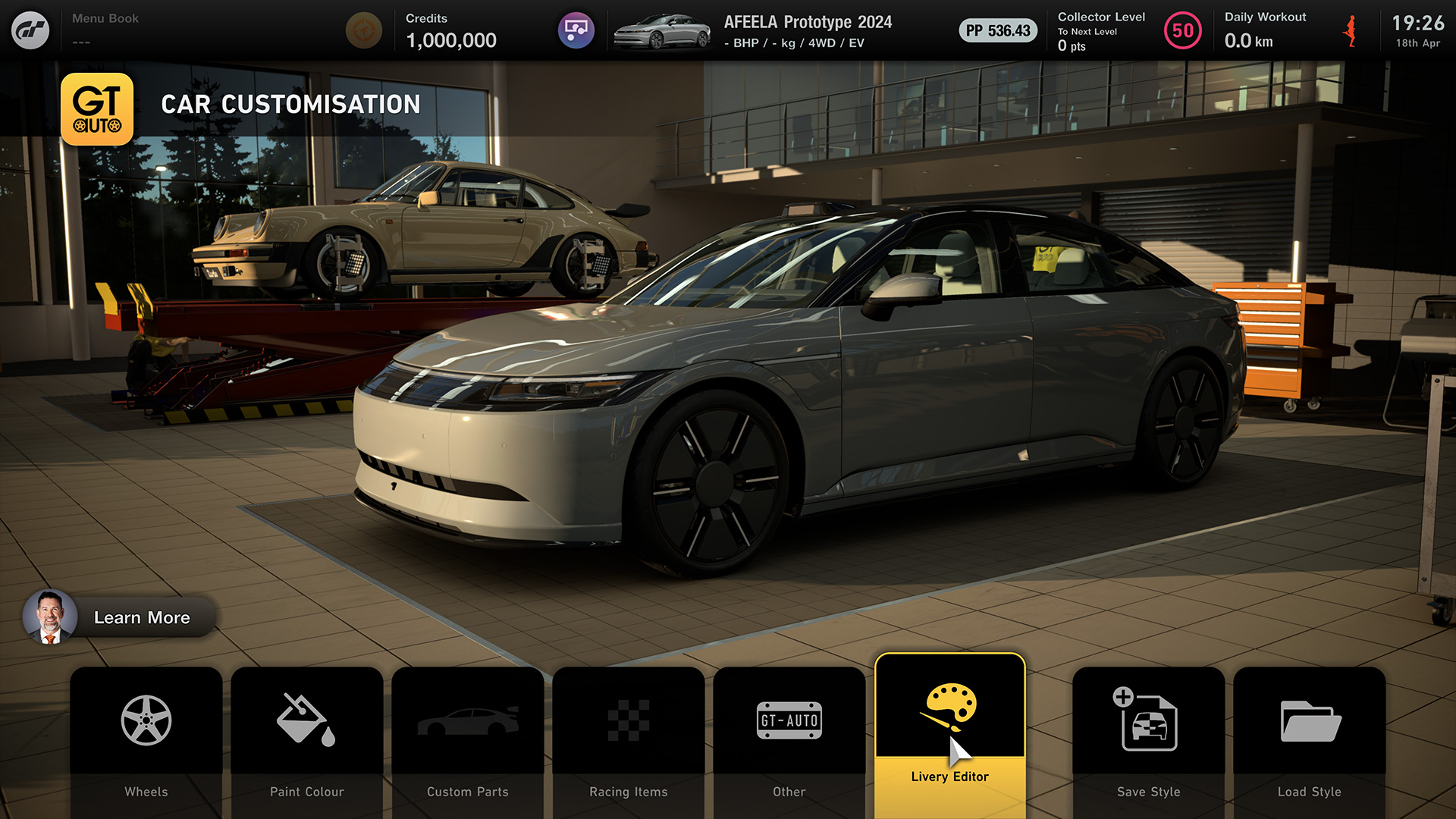Open the Collector Level 50 badge
1456x819 pixels.
click(x=1182, y=31)
